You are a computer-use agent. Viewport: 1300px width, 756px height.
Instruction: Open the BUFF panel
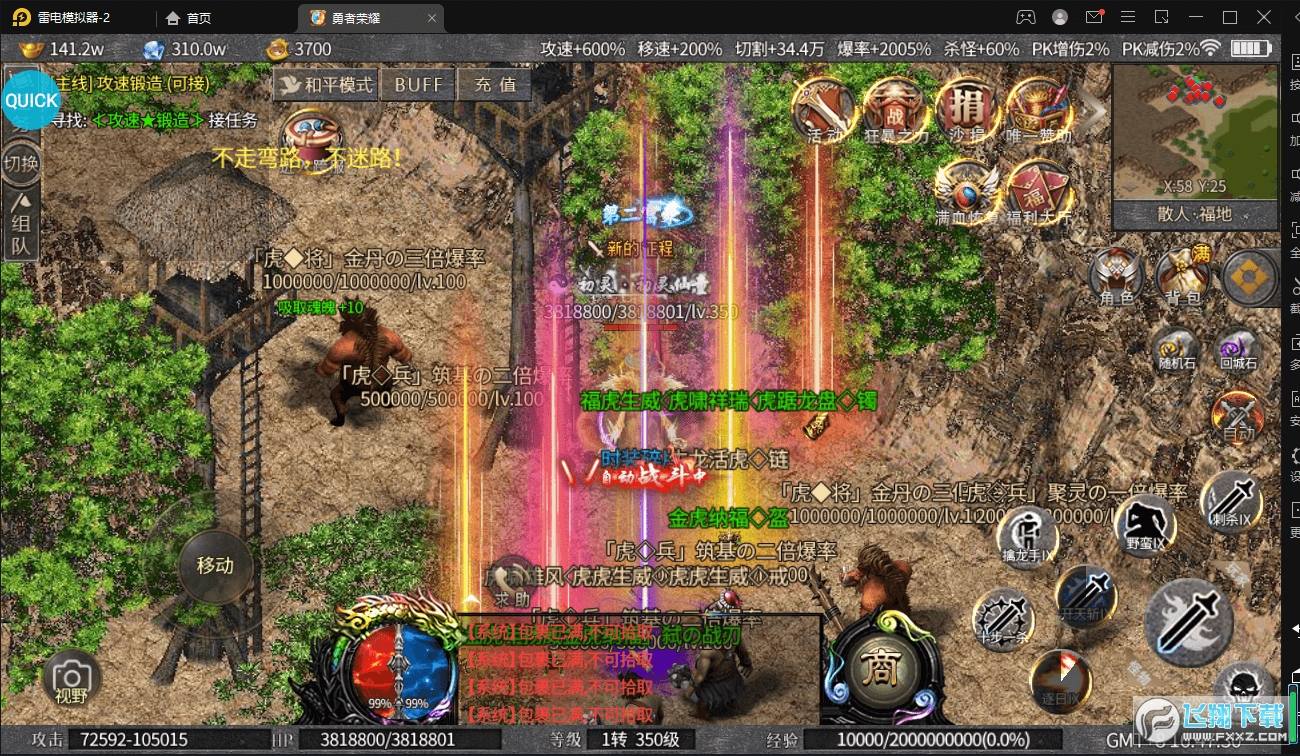418,85
